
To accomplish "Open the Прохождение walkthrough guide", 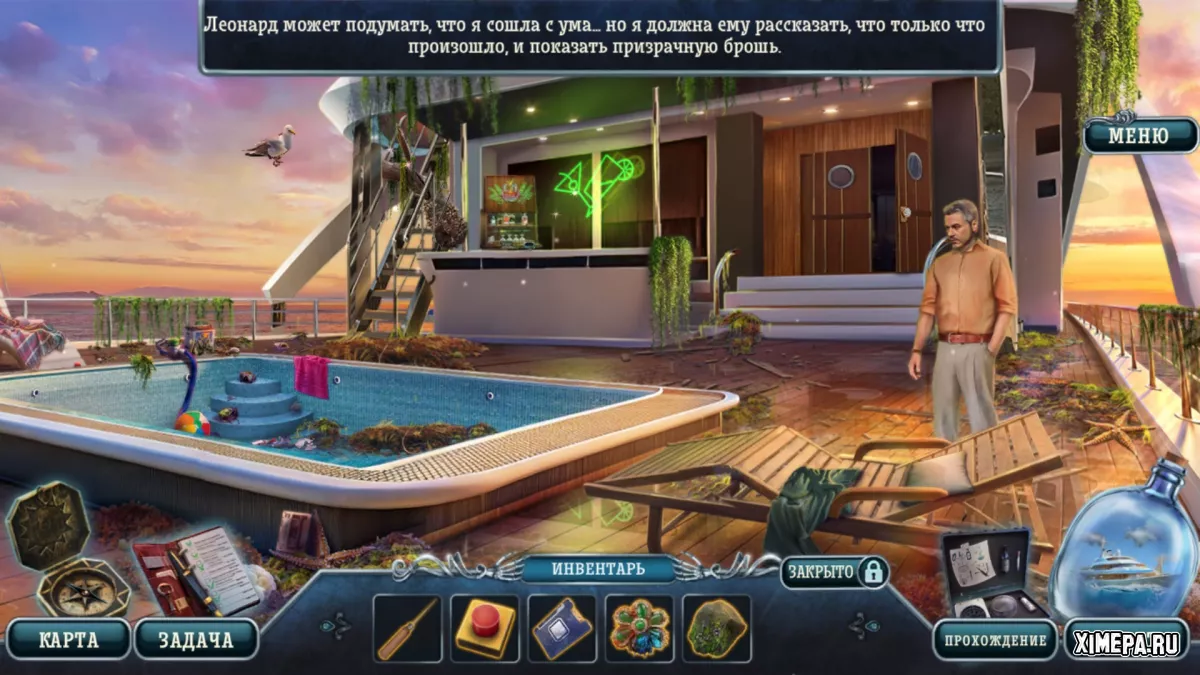I will [994, 640].
